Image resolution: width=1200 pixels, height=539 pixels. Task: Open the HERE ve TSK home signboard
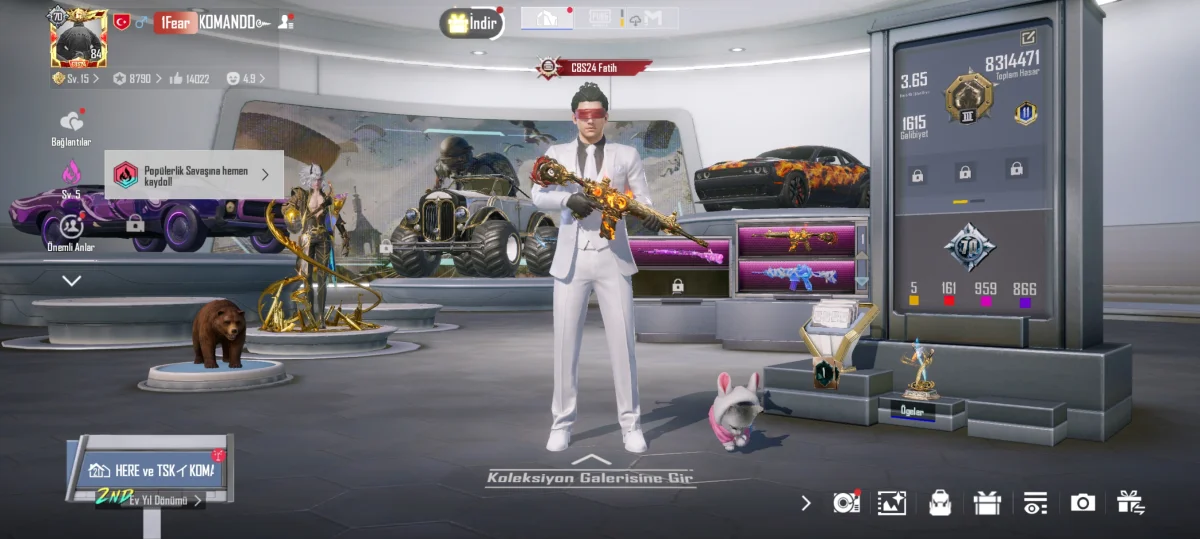152,470
